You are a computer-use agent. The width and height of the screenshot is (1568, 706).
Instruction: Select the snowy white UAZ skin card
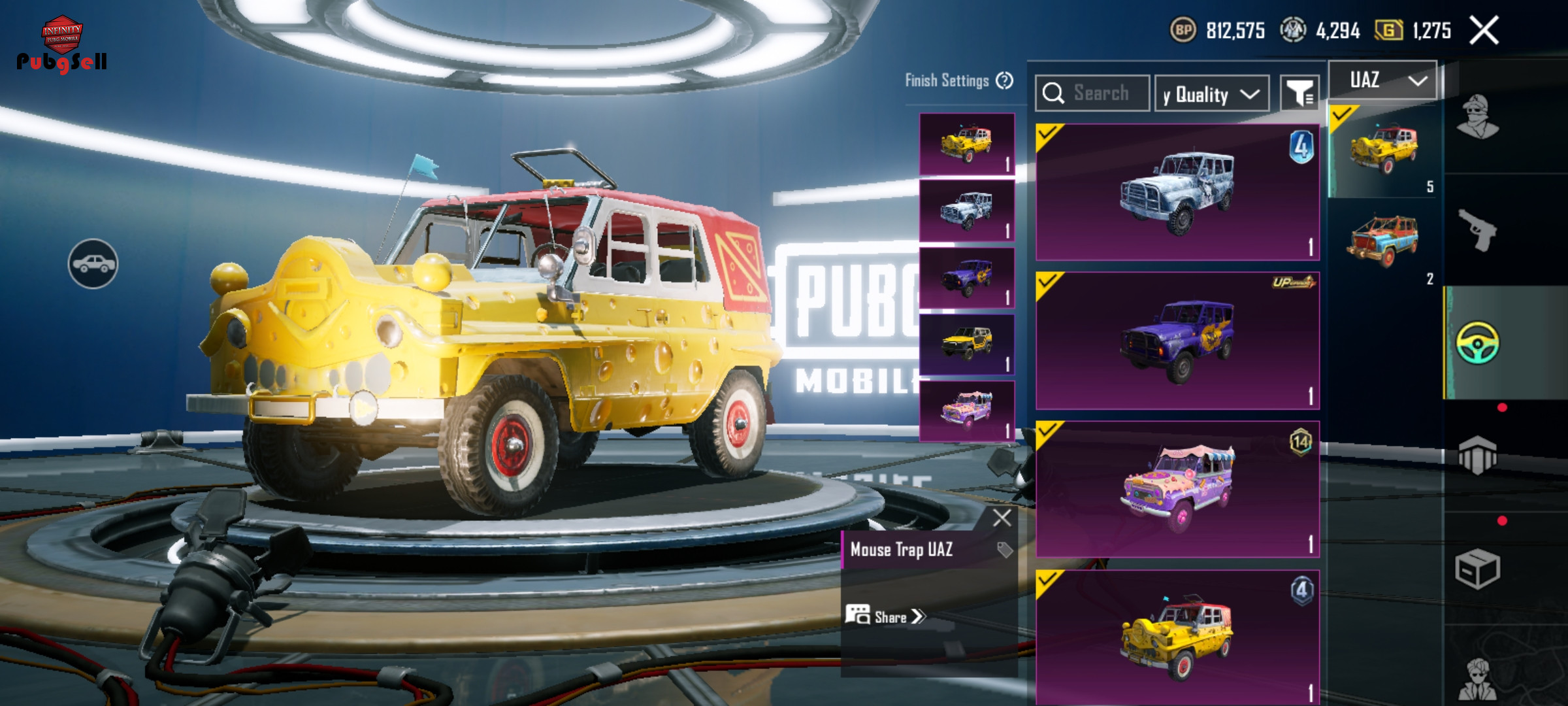[x=1177, y=192]
